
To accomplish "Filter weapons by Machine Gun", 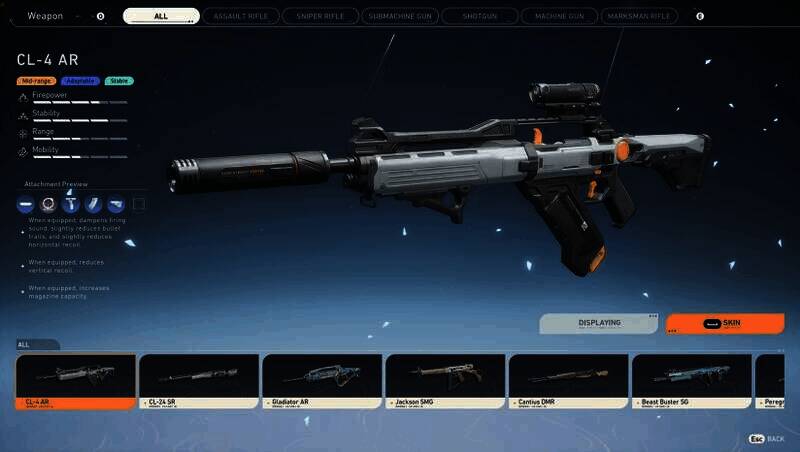I will (558, 16).
